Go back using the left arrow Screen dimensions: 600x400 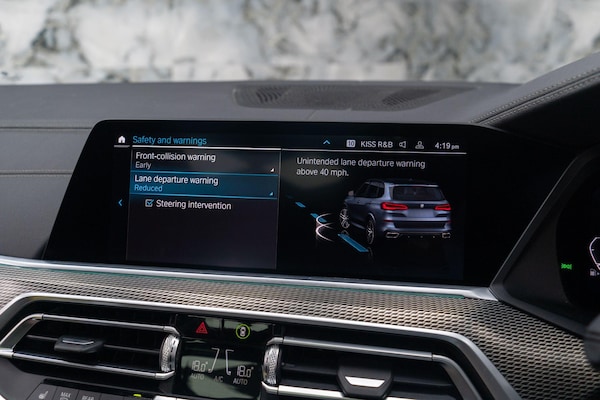point(120,202)
